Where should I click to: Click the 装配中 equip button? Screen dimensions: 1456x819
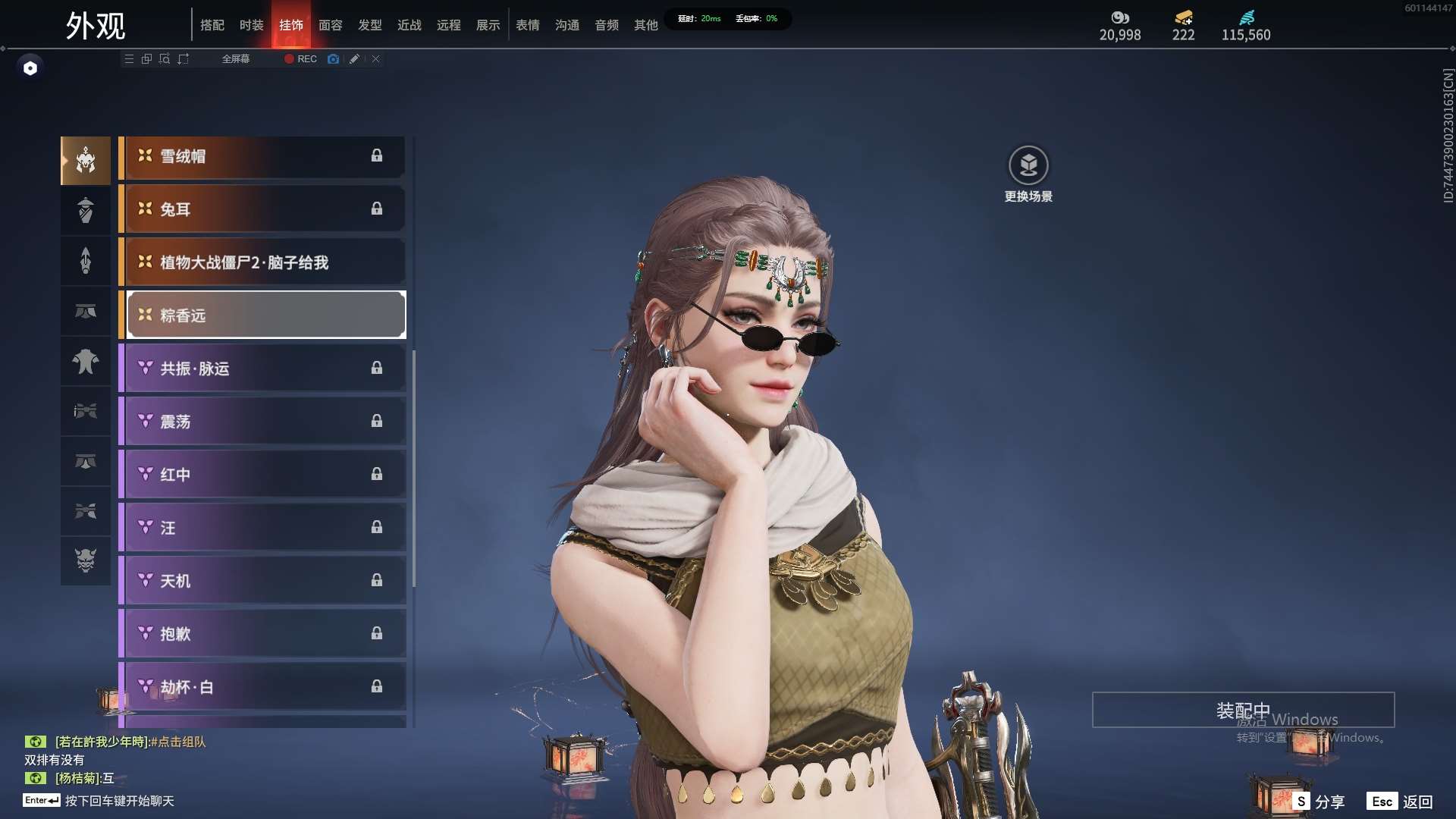1243,711
